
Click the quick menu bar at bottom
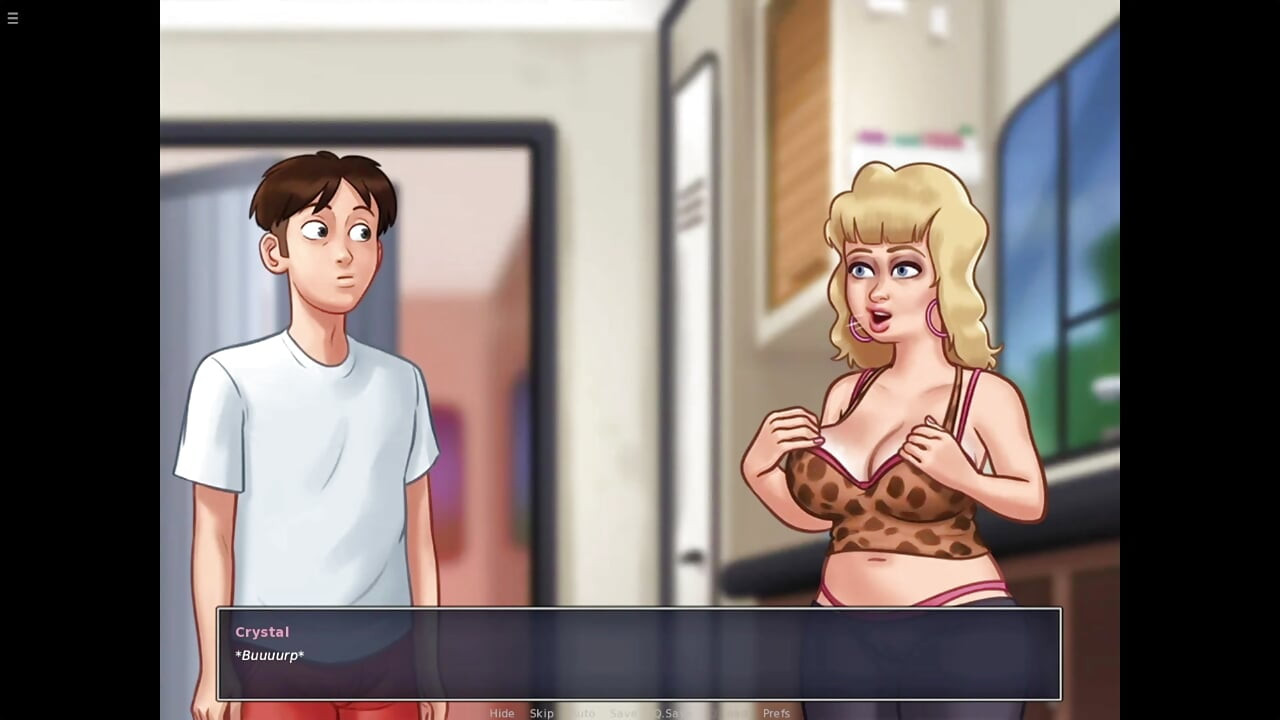click(x=640, y=713)
